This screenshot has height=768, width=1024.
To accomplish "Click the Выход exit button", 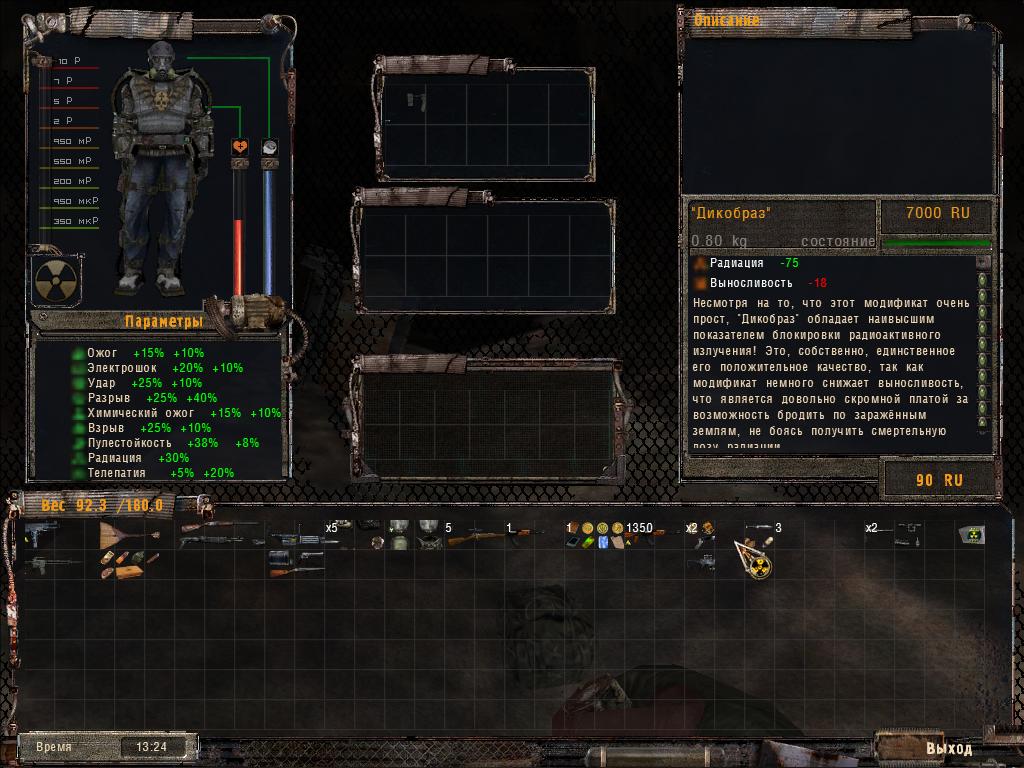I will coord(947,748).
